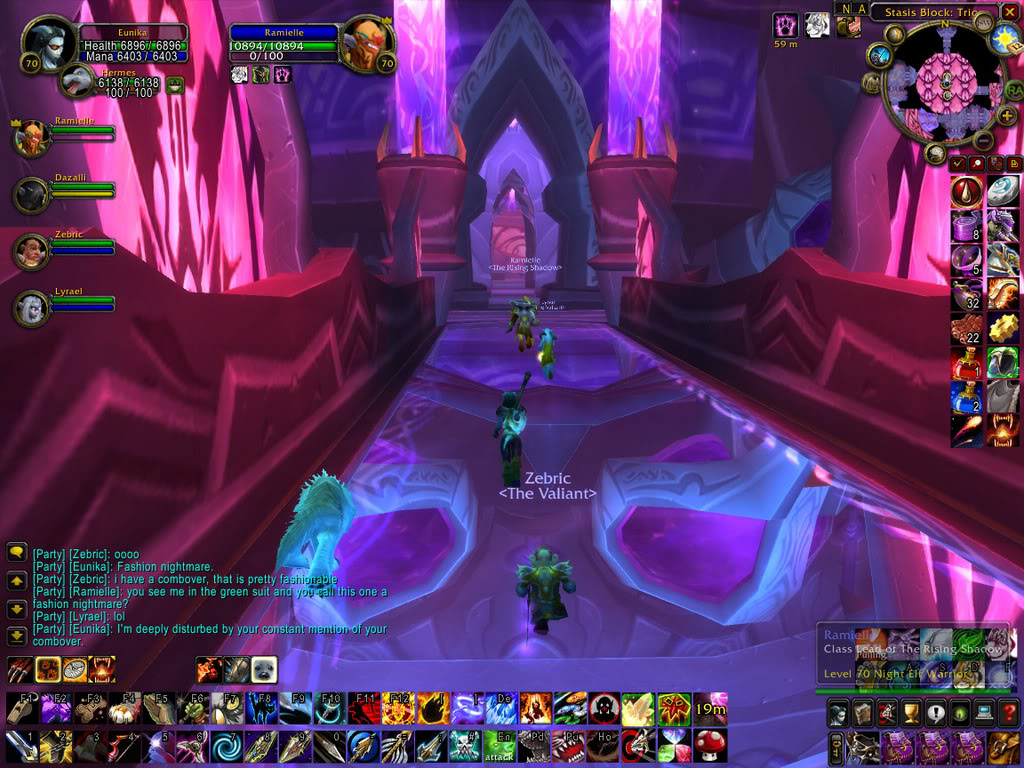Activate the green attack action button
This screenshot has width=1024, height=768.
click(x=500, y=745)
